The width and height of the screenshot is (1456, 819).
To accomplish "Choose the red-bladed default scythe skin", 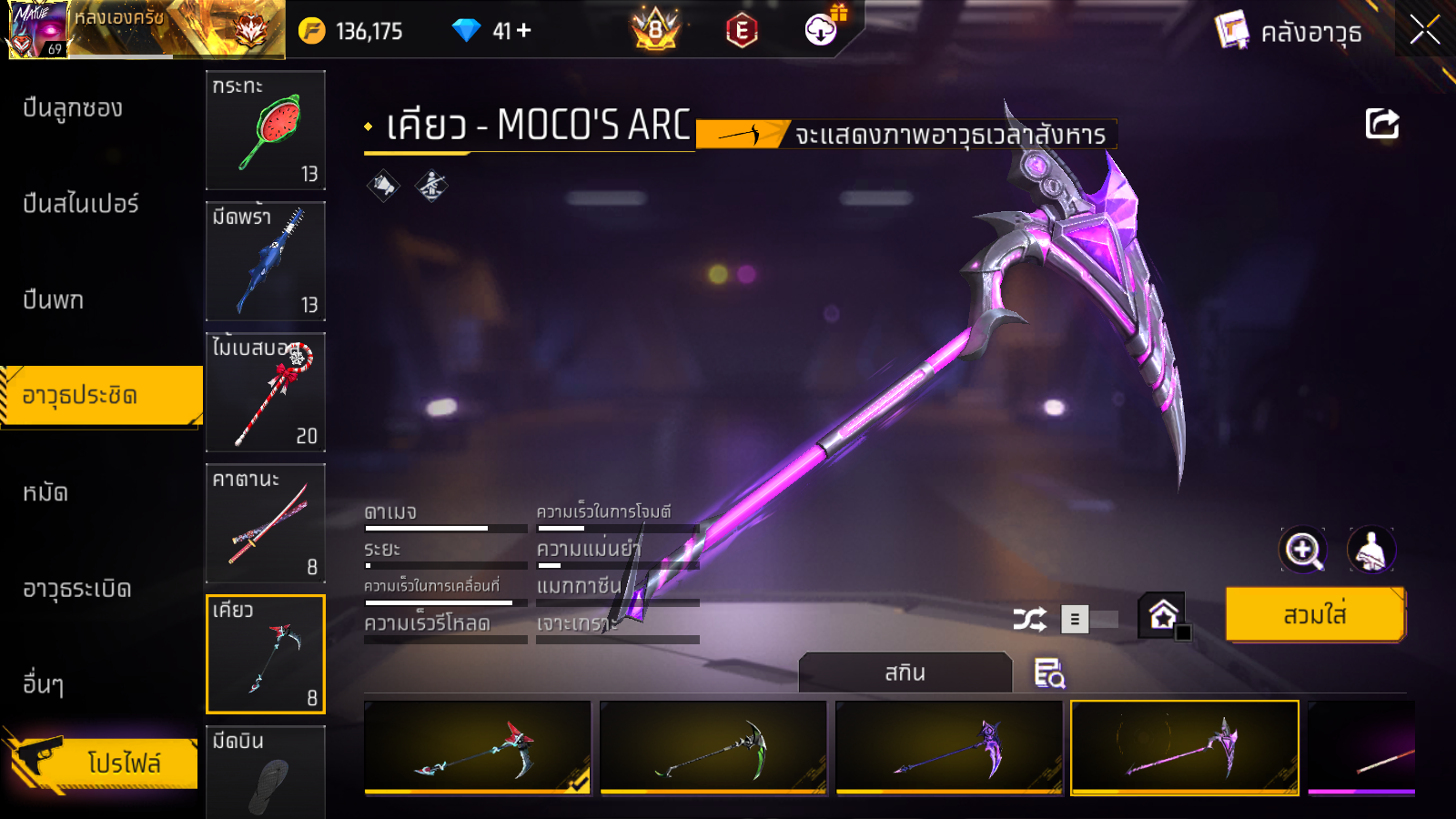I will [478, 747].
